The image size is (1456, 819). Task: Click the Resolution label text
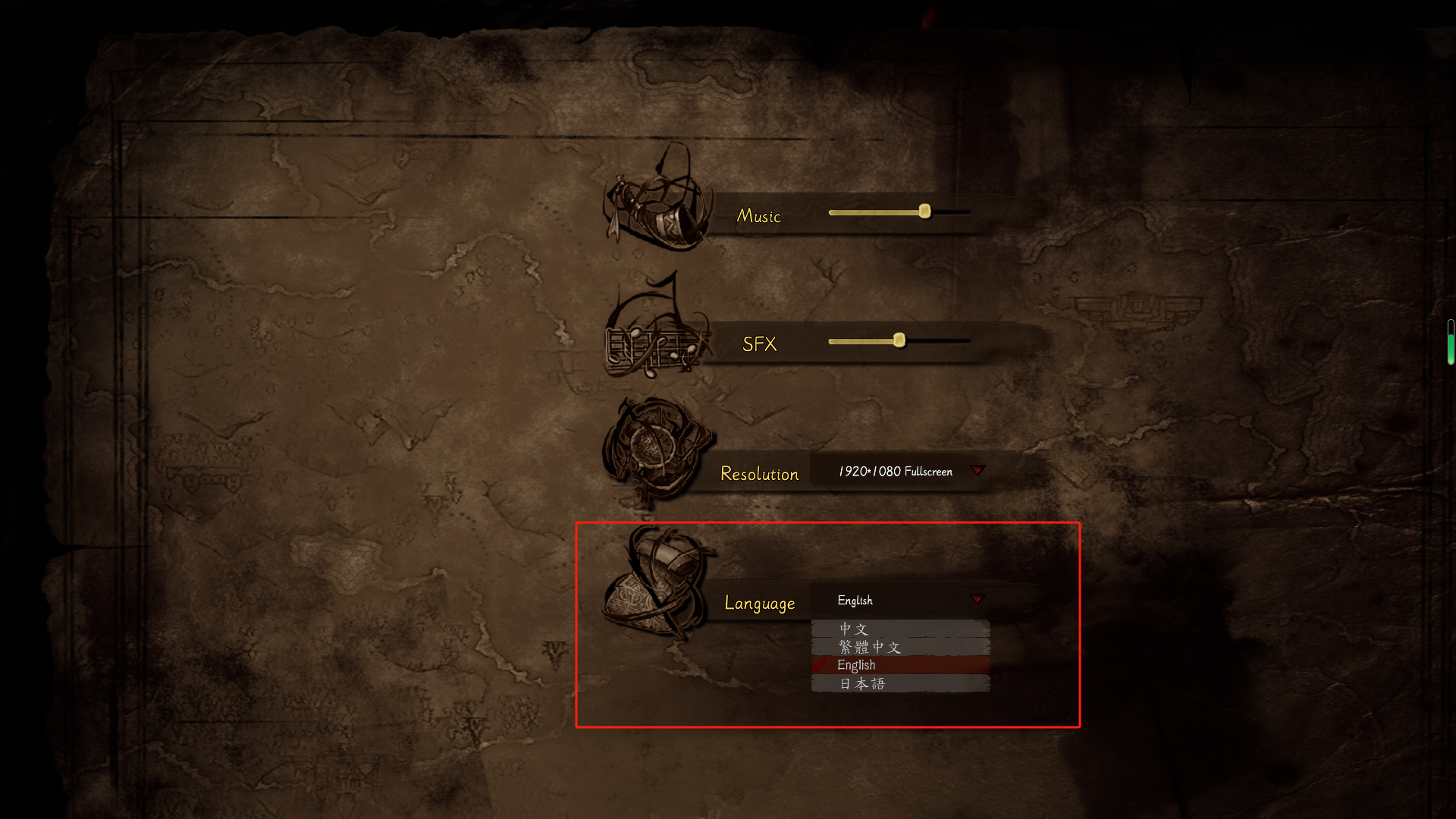pos(759,473)
